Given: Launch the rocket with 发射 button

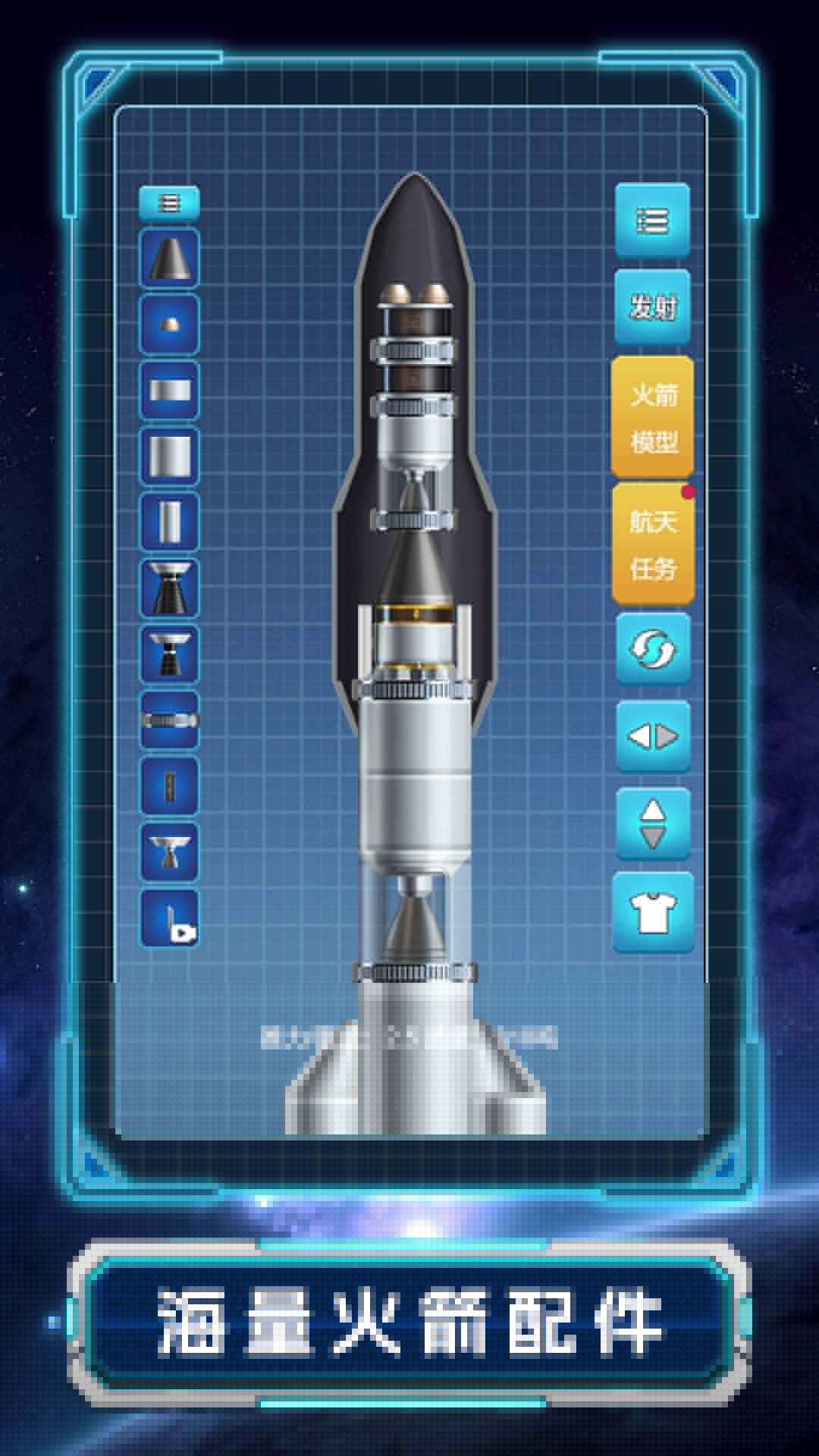Looking at the screenshot, I should (x=652, y=307).
